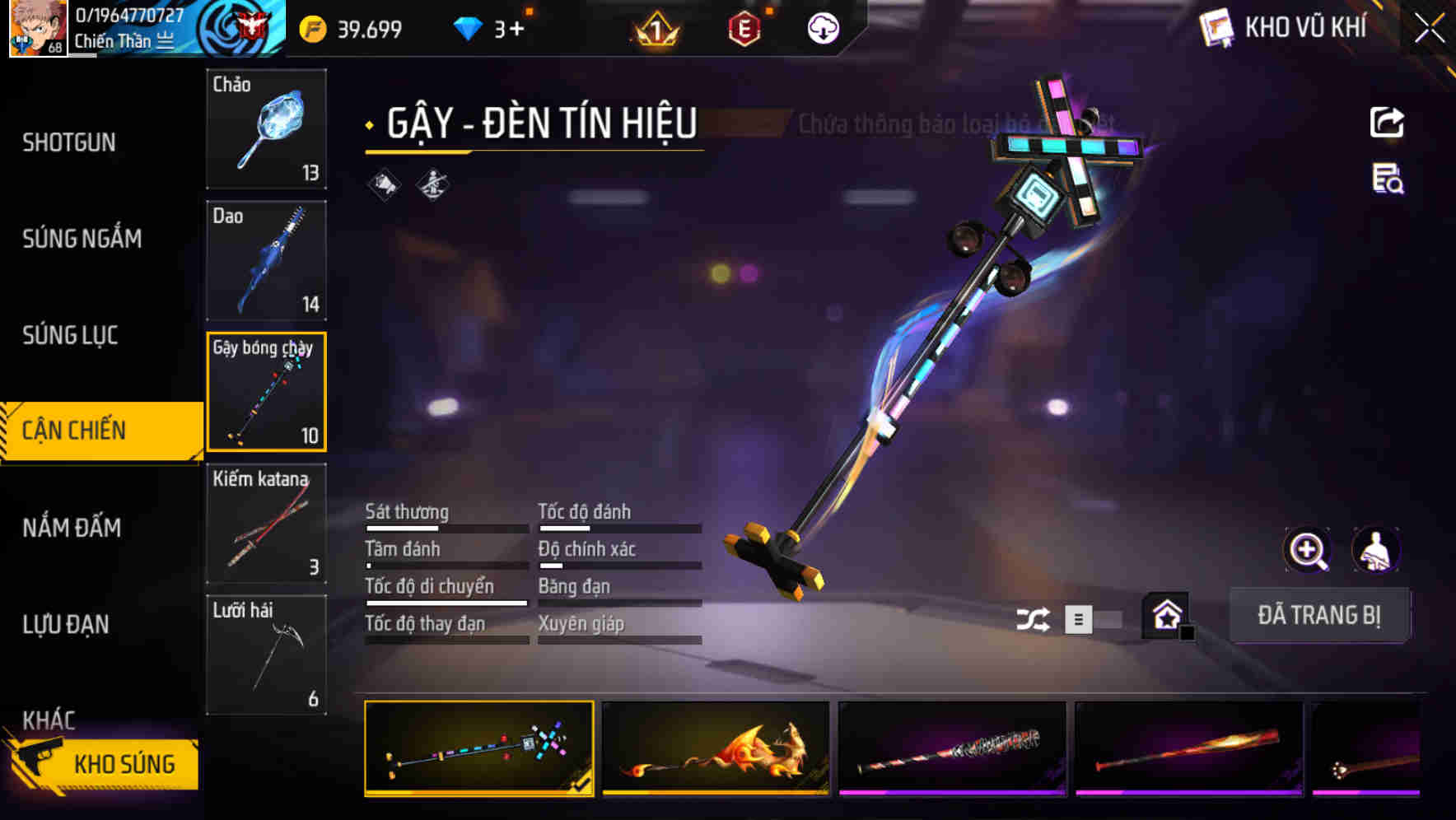Open the player profile avatar
1456x820 pixels.
37,28
